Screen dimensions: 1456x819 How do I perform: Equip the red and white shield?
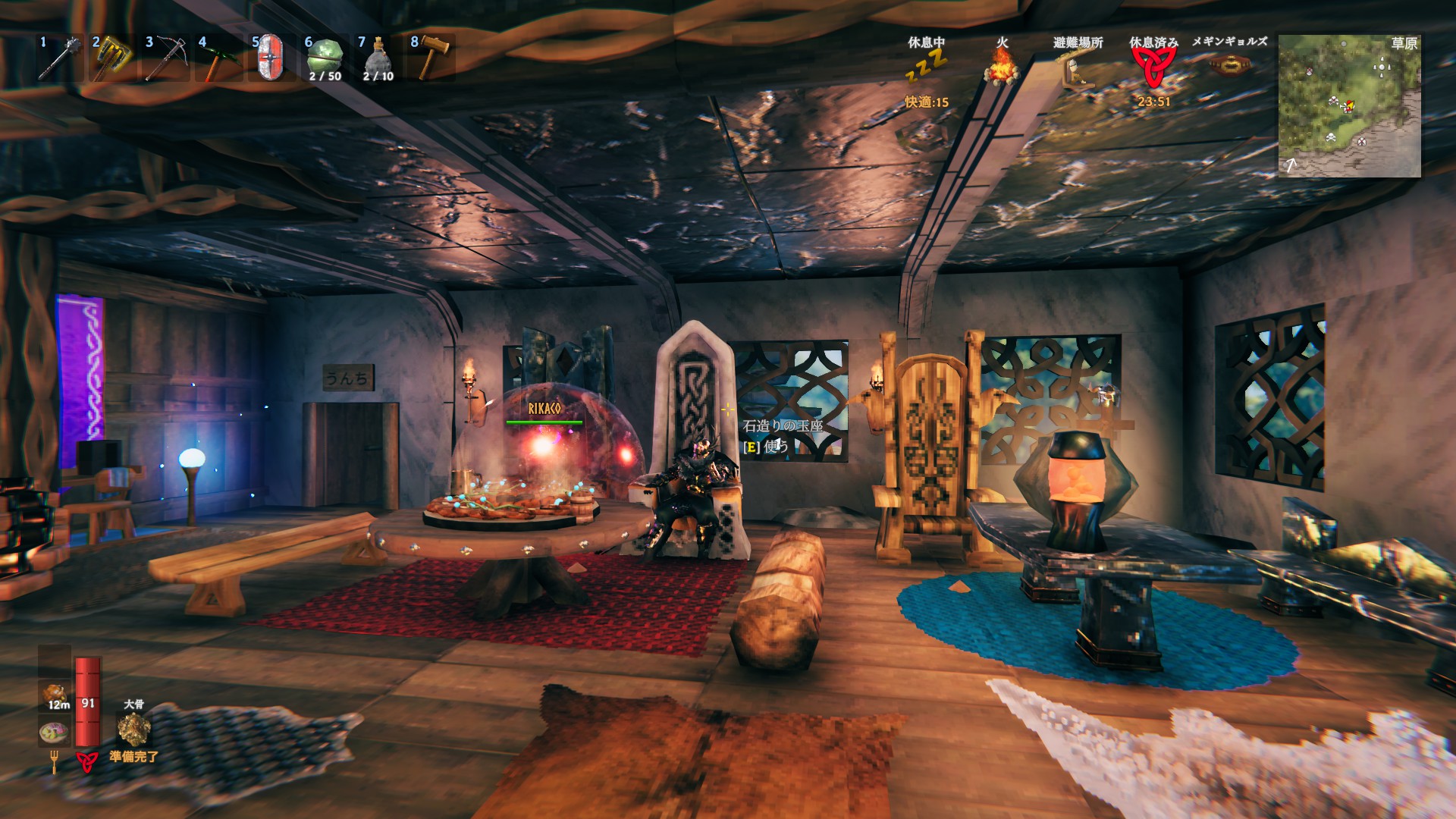click(271, 58)
